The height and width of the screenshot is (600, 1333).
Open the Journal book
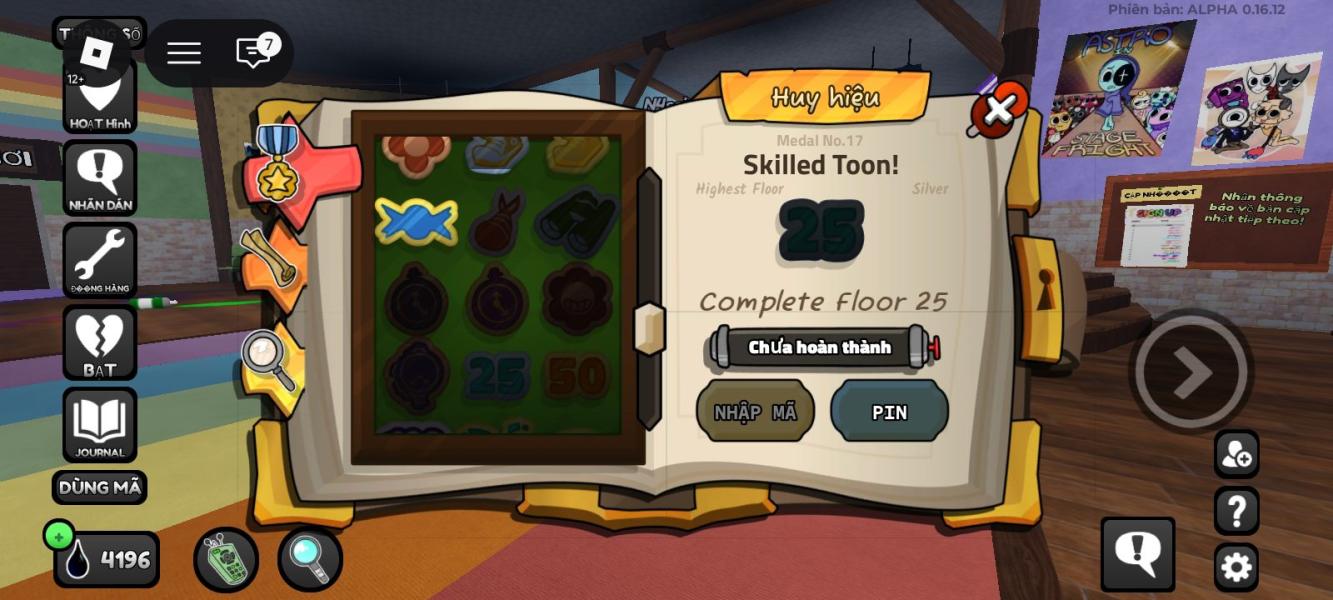tap(100, 425)
